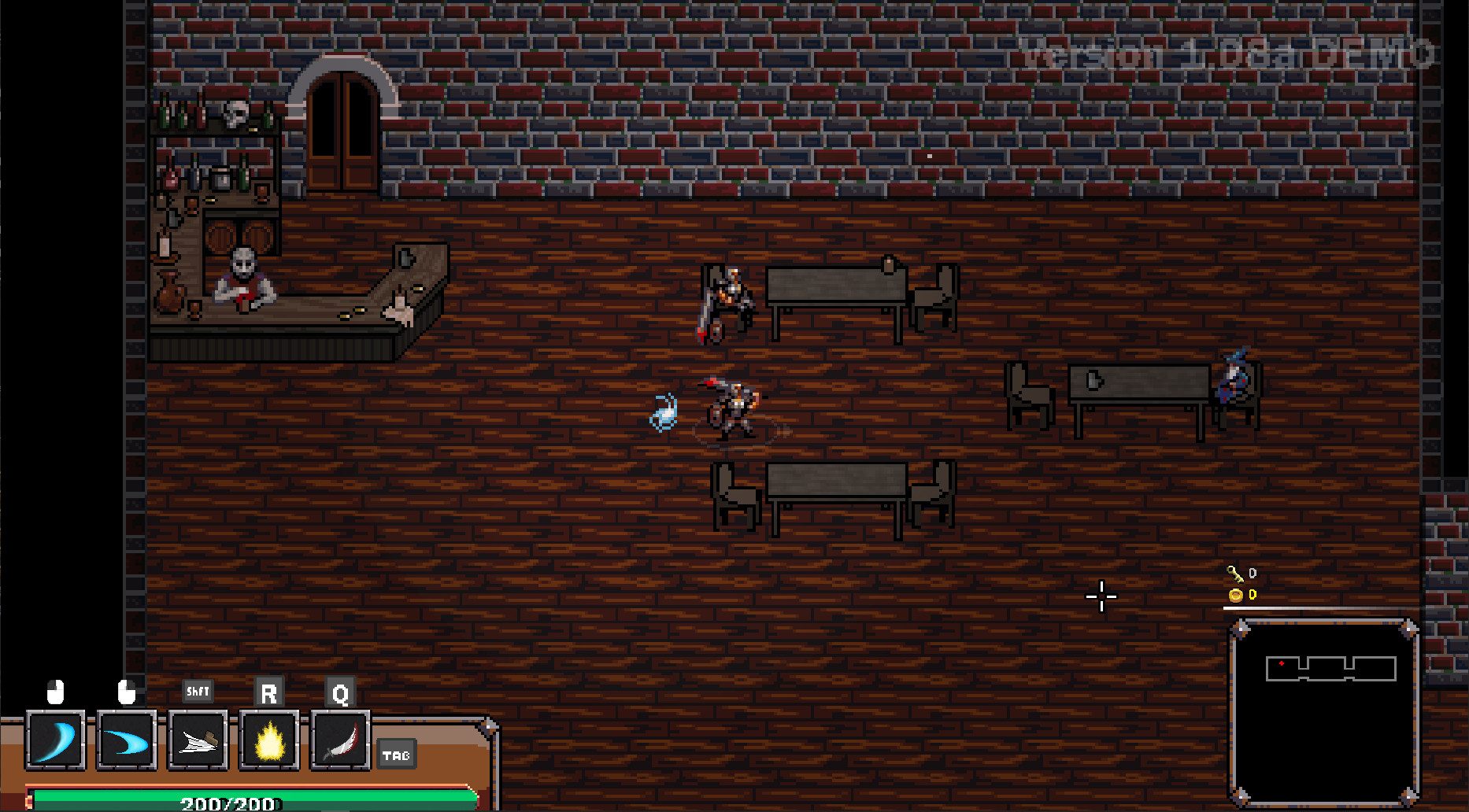Select the bloody dagger ability icon
This screenshot has height=812, width=1469.
pyautogui.click(x=339, y=740)
